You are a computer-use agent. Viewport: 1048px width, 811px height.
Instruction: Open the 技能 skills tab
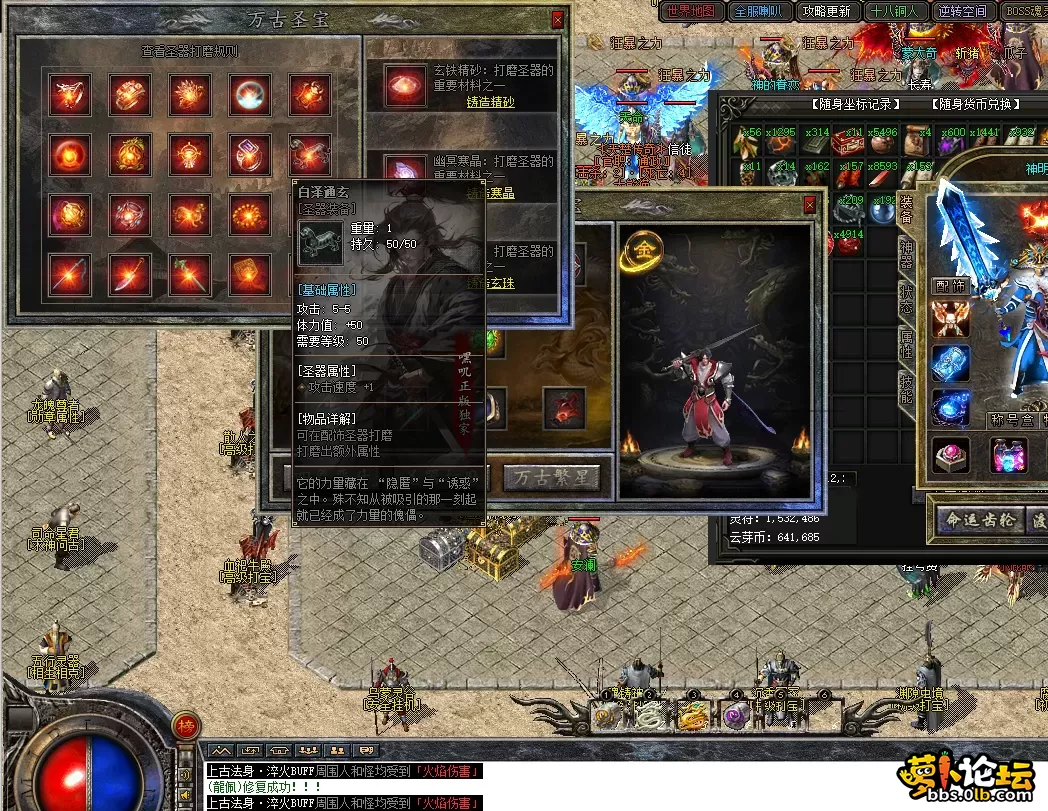pos(906,388)
